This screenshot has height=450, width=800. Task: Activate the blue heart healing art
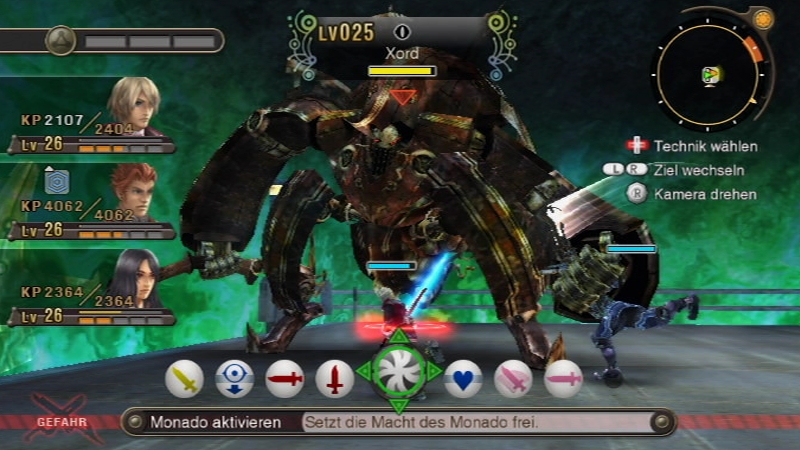point(463,379)
